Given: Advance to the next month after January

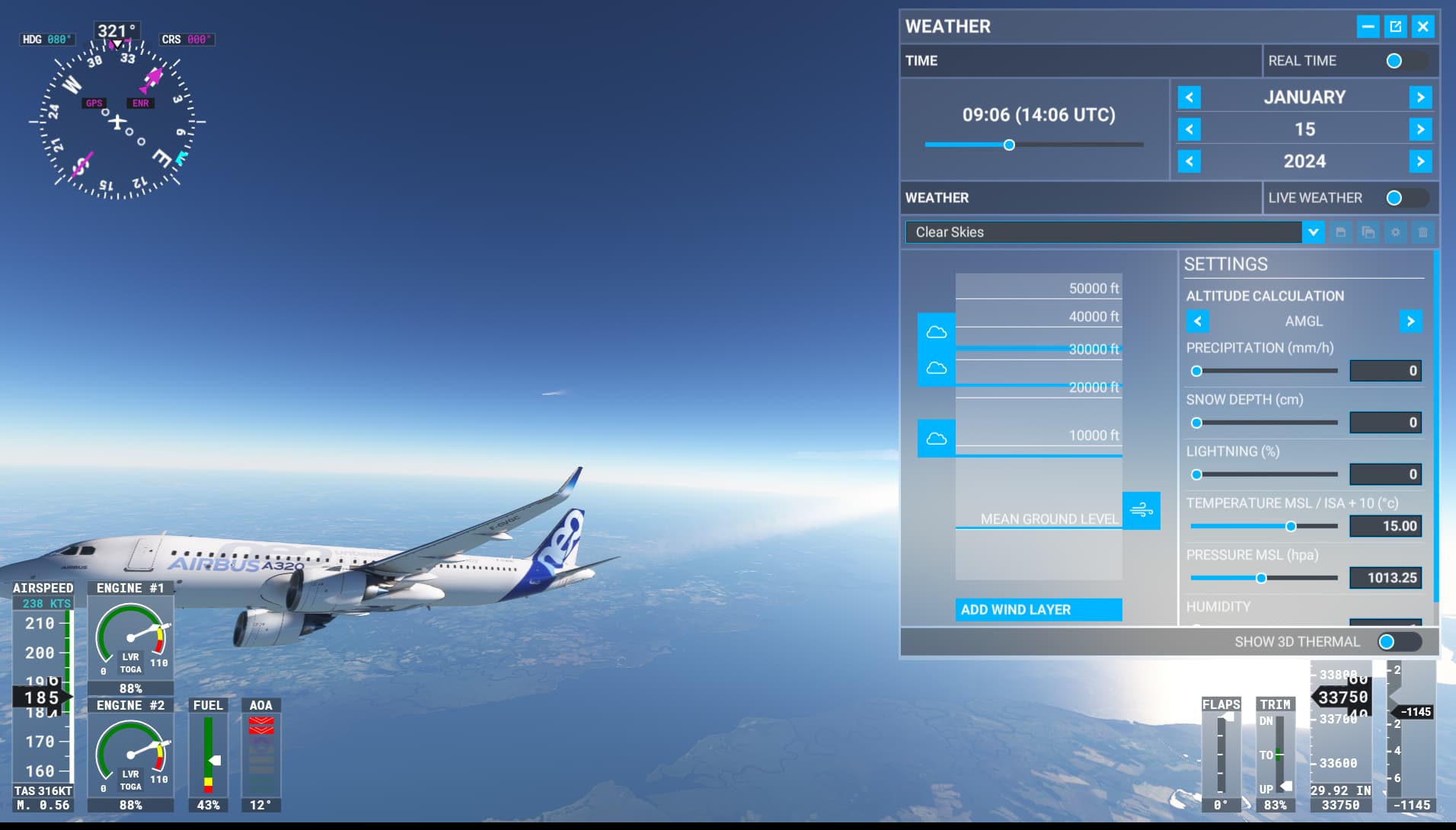Looking at the screenshot, I should pos(1421,97).
